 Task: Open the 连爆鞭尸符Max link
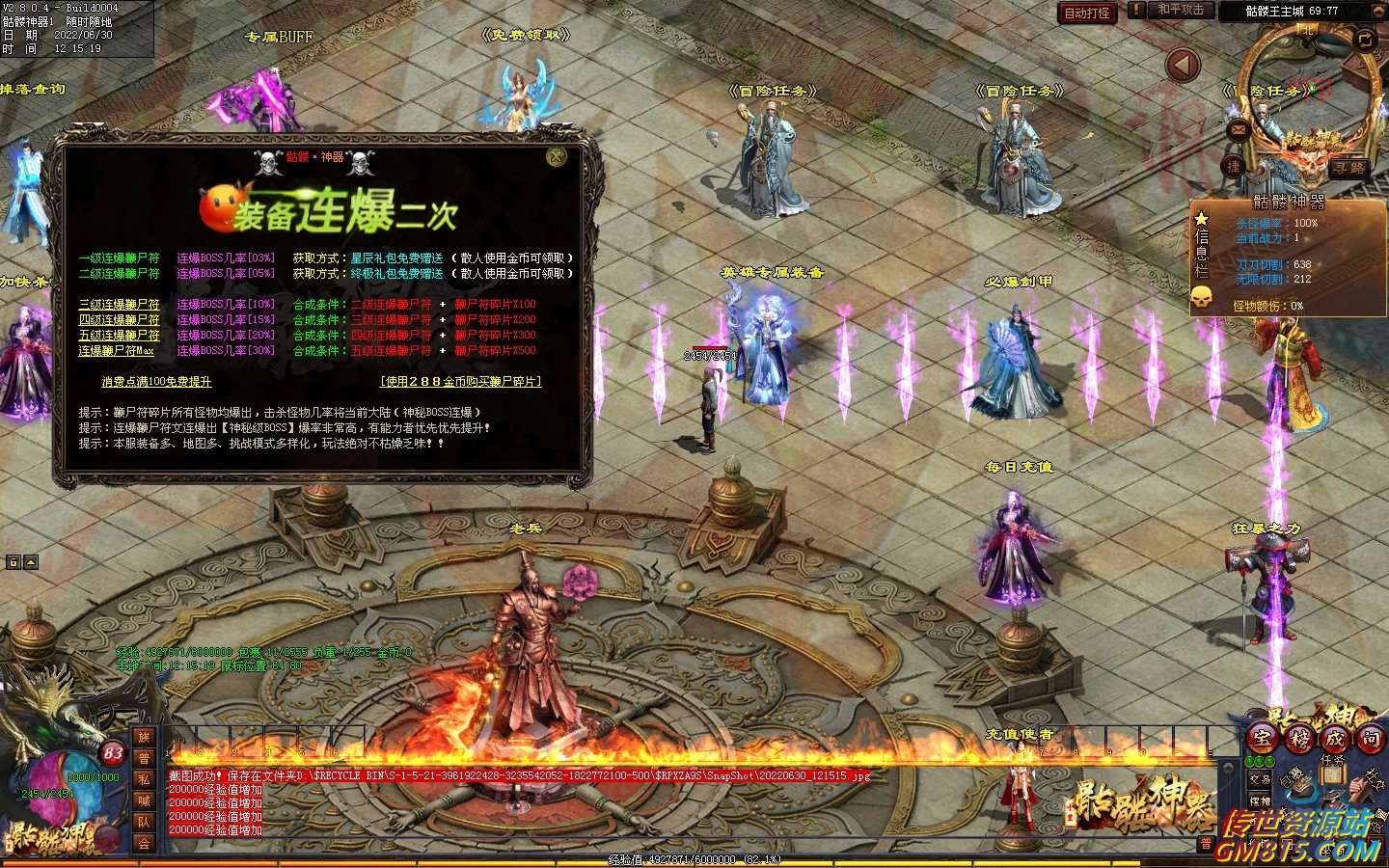[116, 351]
